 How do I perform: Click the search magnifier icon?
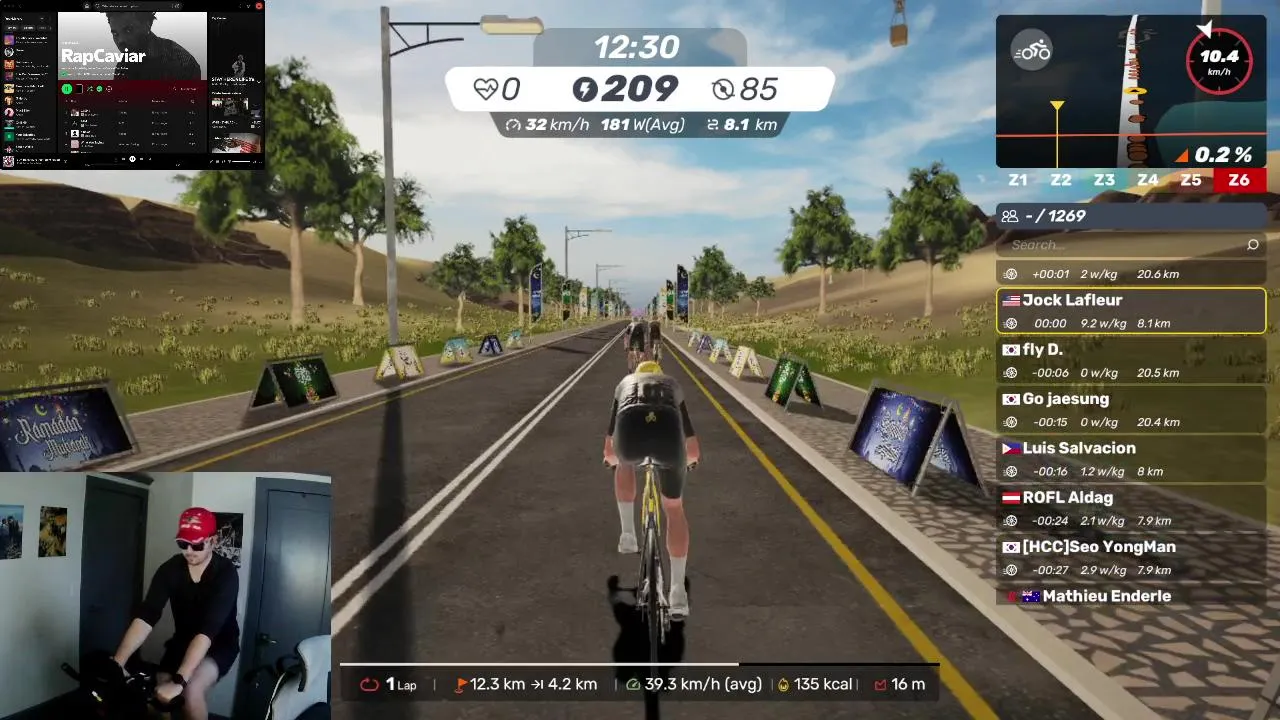click(1253, 244)
